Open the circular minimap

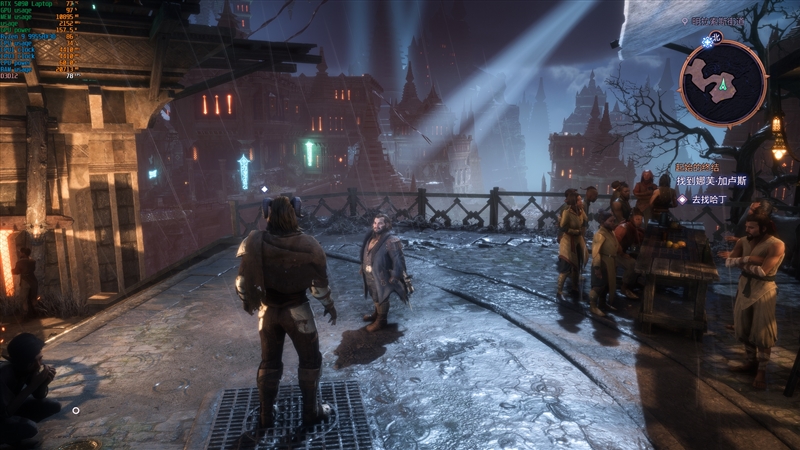pos(722,82)
